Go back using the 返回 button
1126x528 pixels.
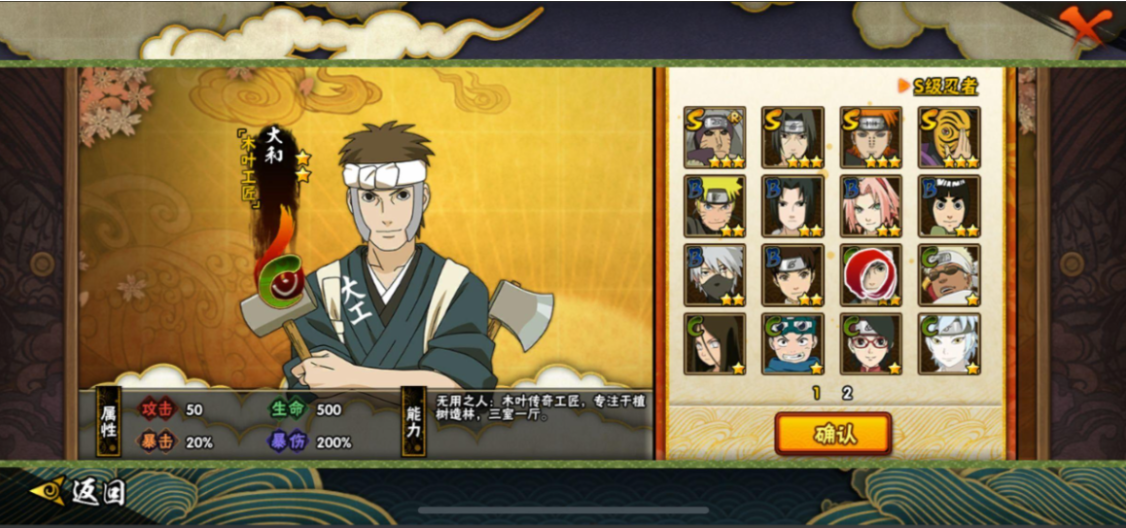pos(80,491)
